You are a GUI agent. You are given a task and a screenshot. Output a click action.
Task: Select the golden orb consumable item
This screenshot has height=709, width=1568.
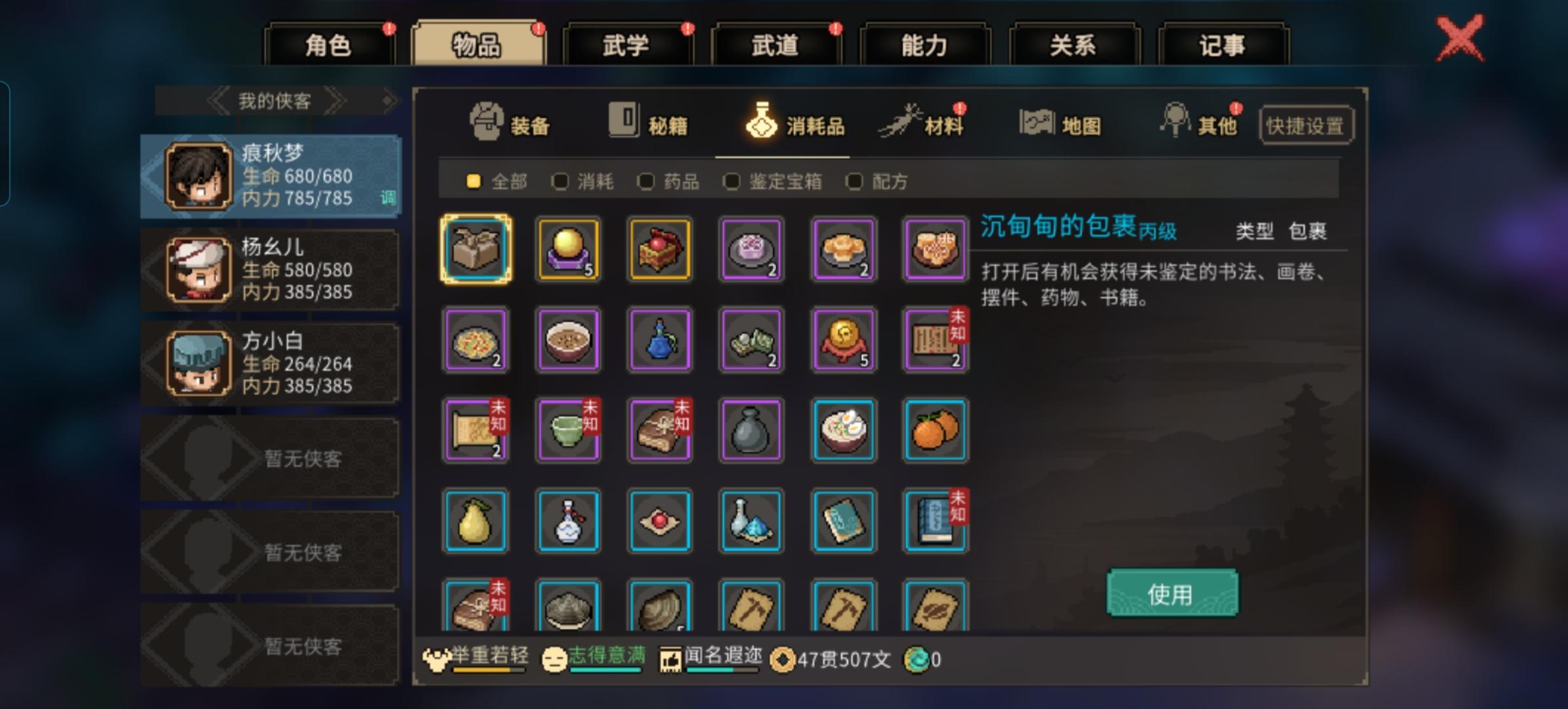pyautogui.click(x=567, y=249)
